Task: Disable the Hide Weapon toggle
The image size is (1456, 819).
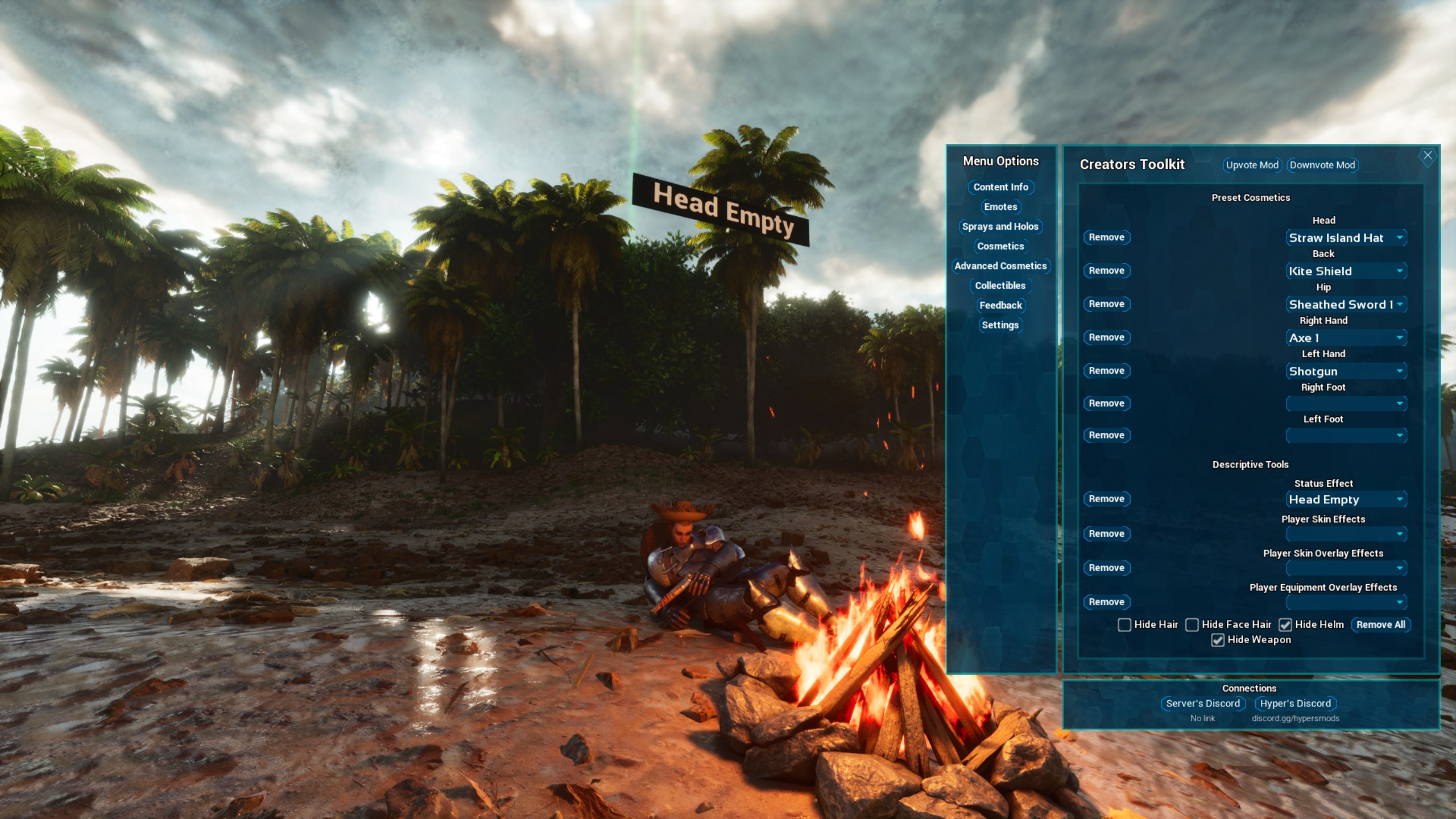Action: coord(1218,640)
